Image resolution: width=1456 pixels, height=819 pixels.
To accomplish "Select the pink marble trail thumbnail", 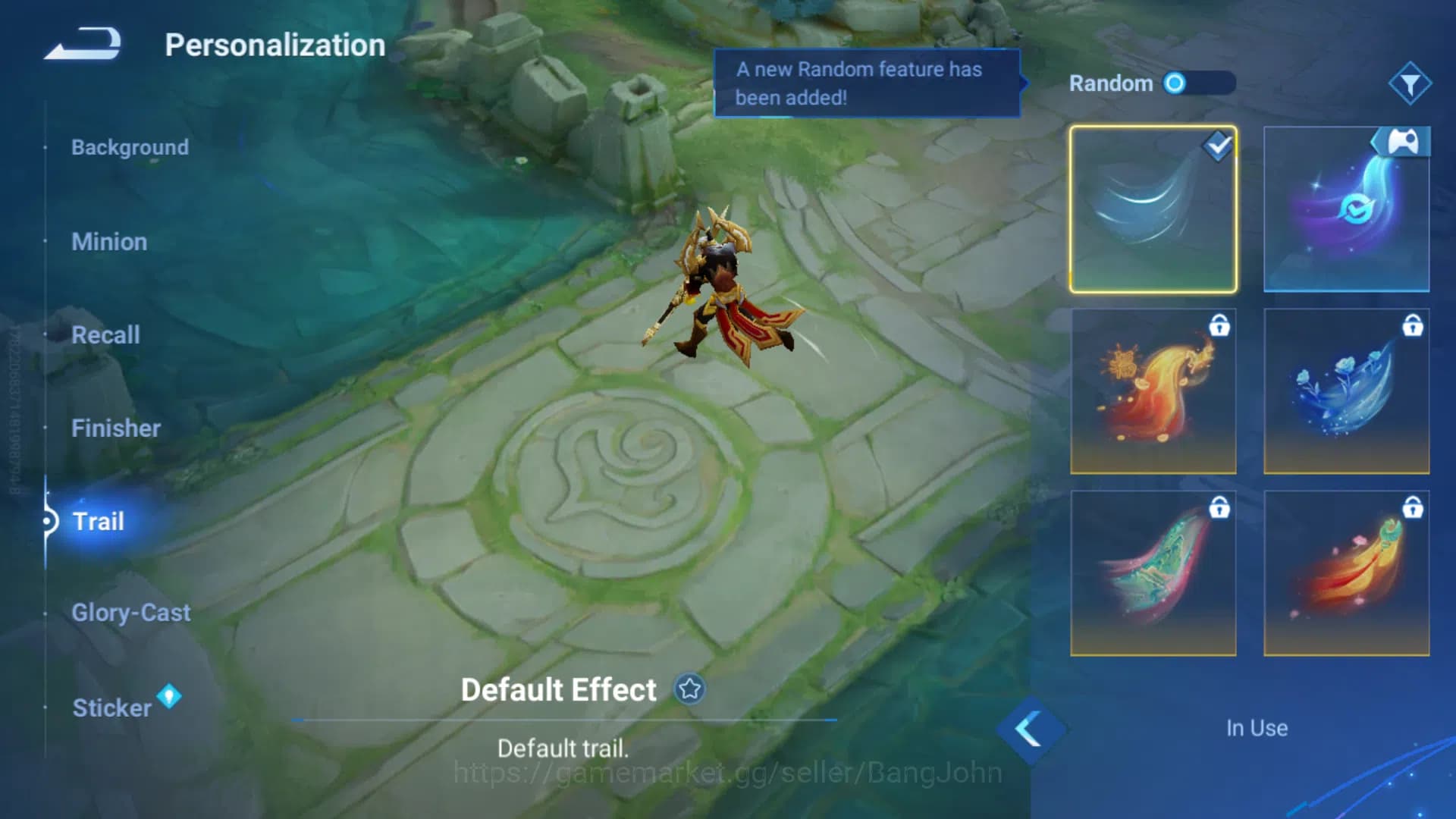I will [1153, 573].
